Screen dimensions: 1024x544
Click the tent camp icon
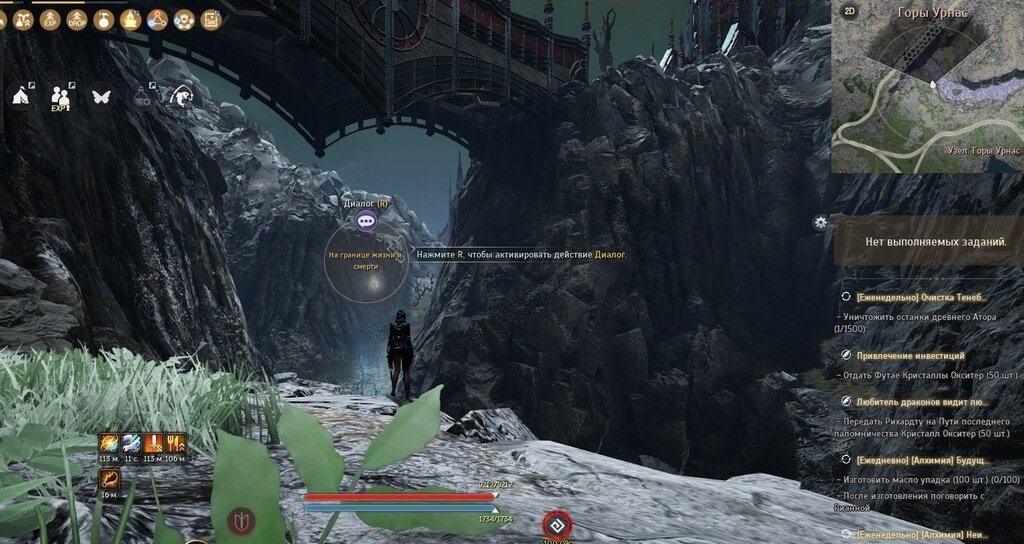pos(20,95)
